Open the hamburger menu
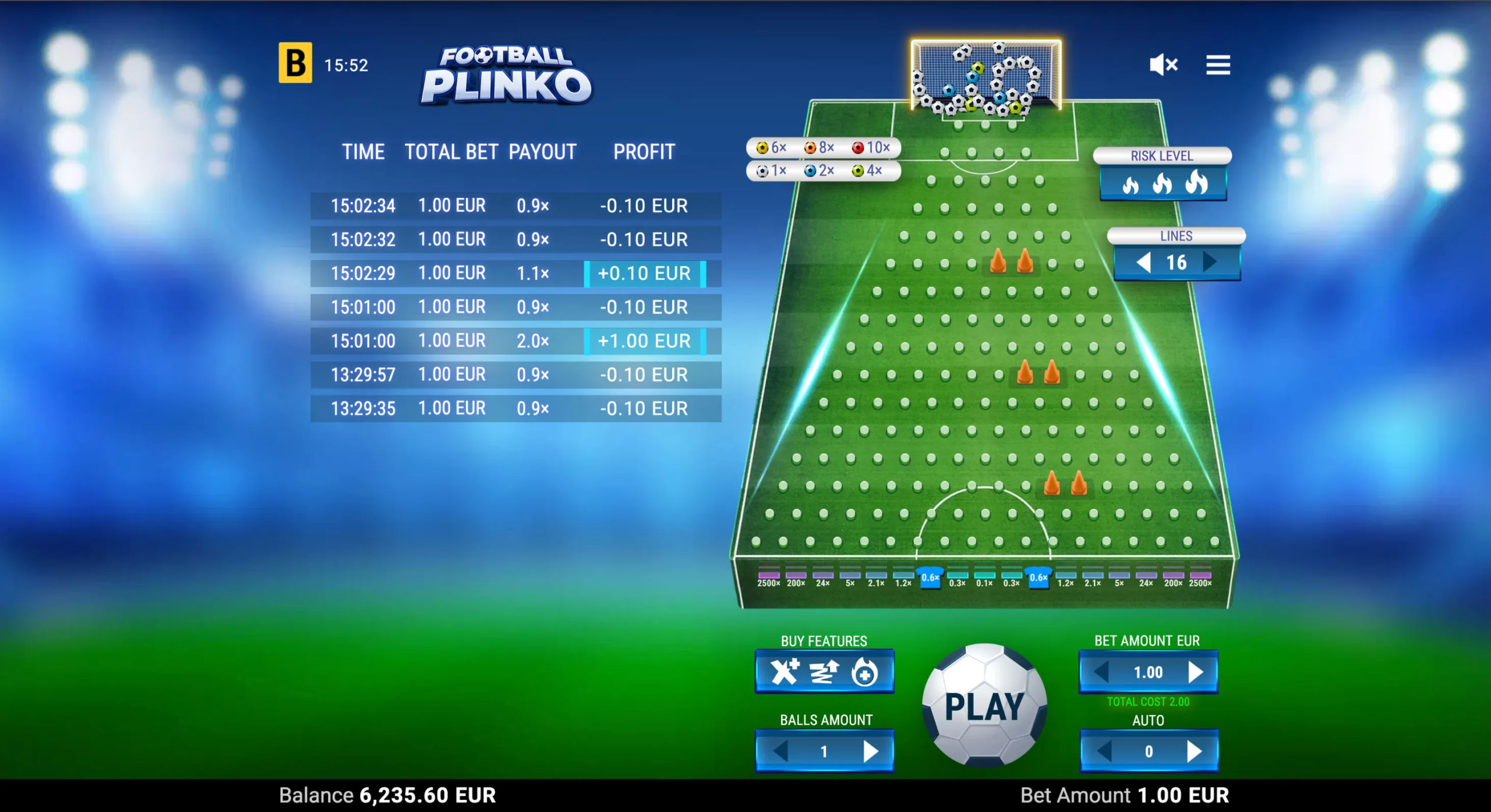Screen dimensions: 1491x812 [x=1218, y=65]
